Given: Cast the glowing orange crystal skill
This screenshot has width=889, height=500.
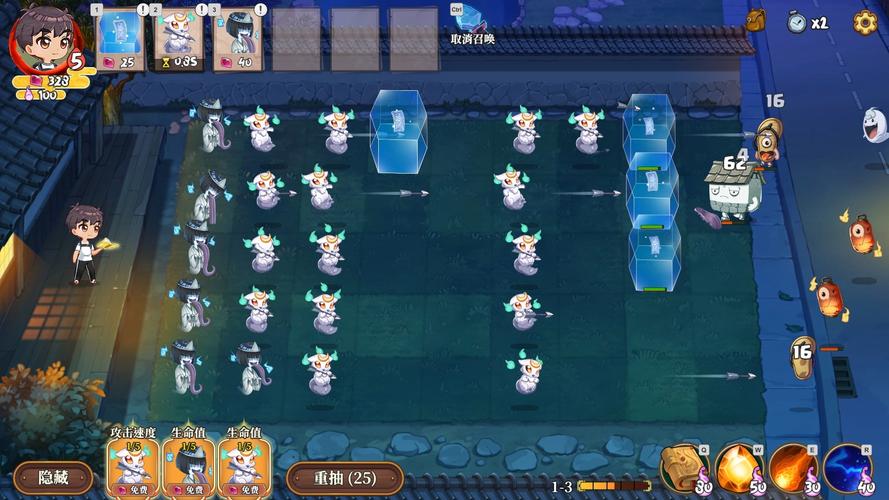Looking at the screenshot, I should (738, 468).
